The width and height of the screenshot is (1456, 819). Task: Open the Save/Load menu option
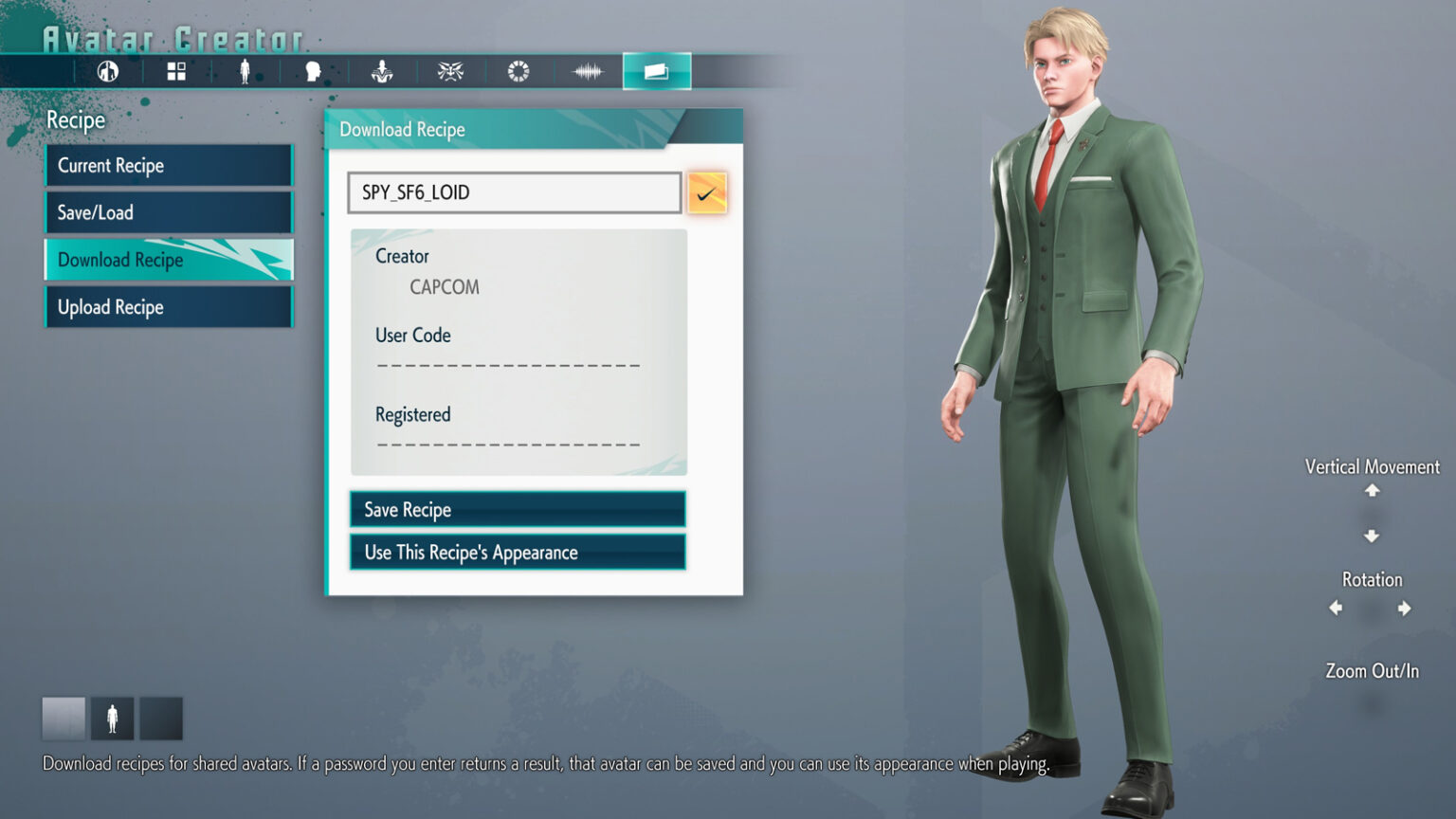168,212
